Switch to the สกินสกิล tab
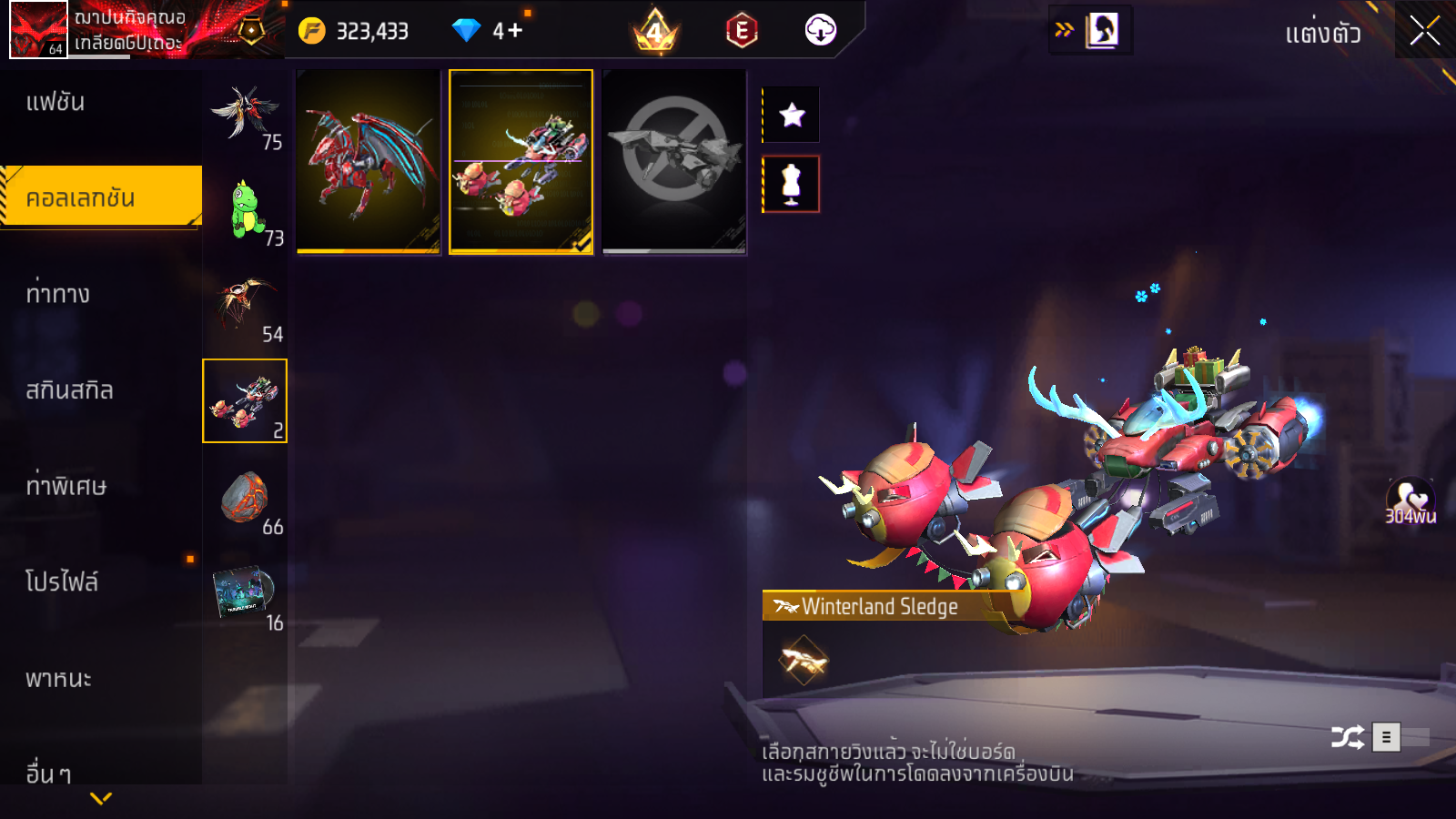This screenshot has width=1456, height=819. click(69, 390)
